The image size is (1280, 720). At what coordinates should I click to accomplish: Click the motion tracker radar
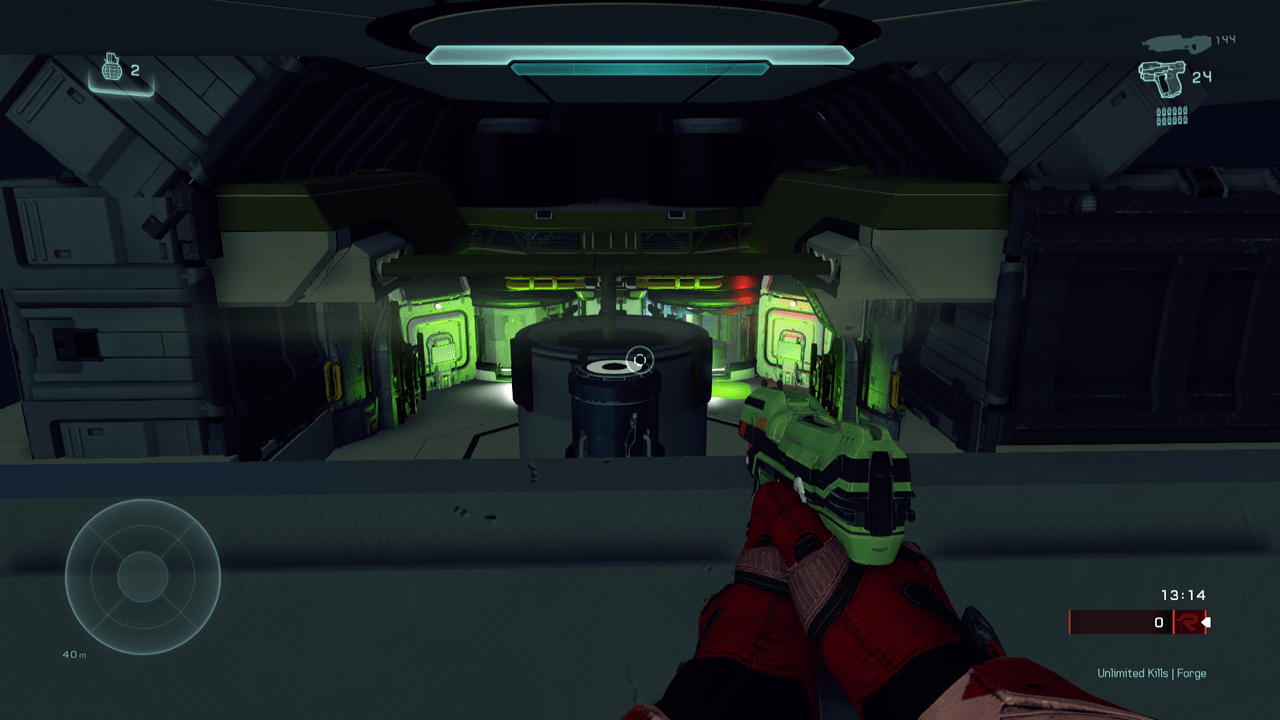143,577
